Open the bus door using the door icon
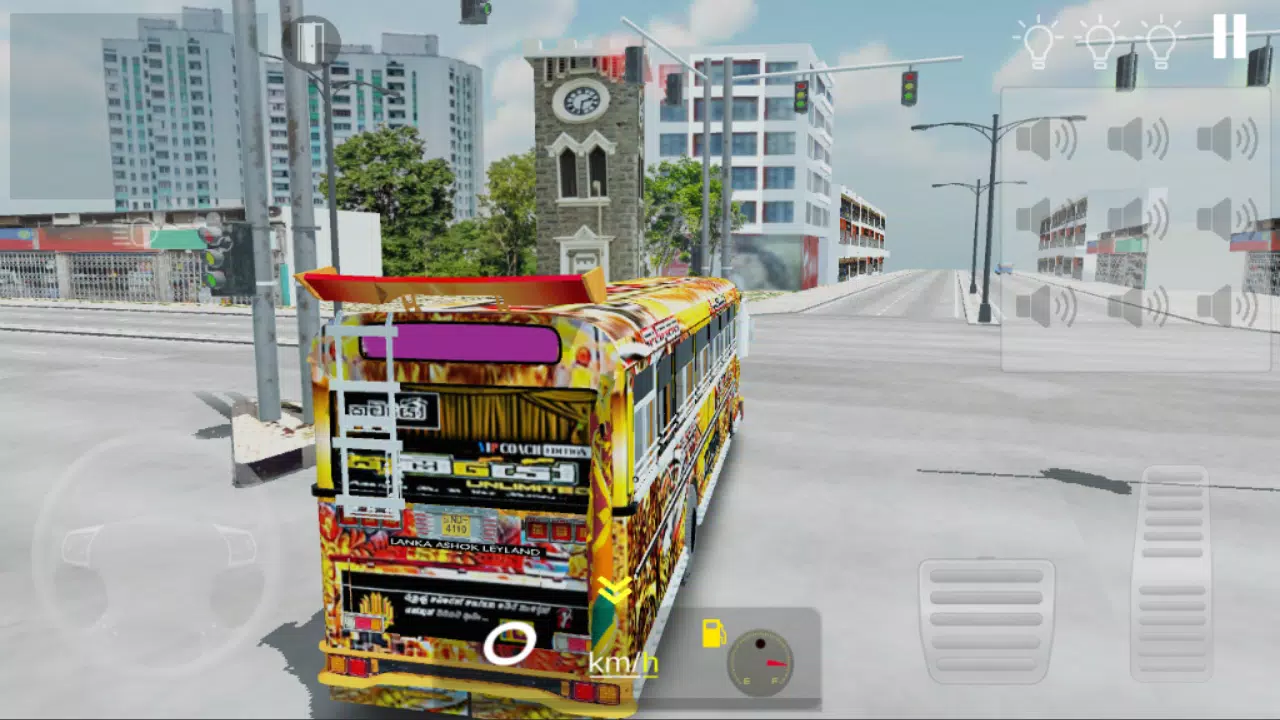Screen dimensions: 1280x720 310,40
